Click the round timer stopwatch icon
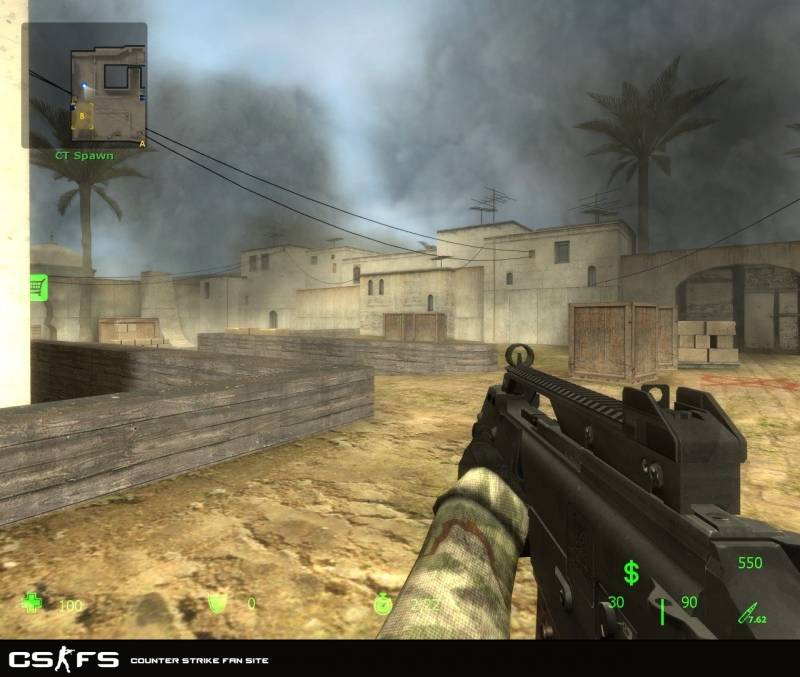800x677 pixels. pyautogui.click(x=382, y=604)
